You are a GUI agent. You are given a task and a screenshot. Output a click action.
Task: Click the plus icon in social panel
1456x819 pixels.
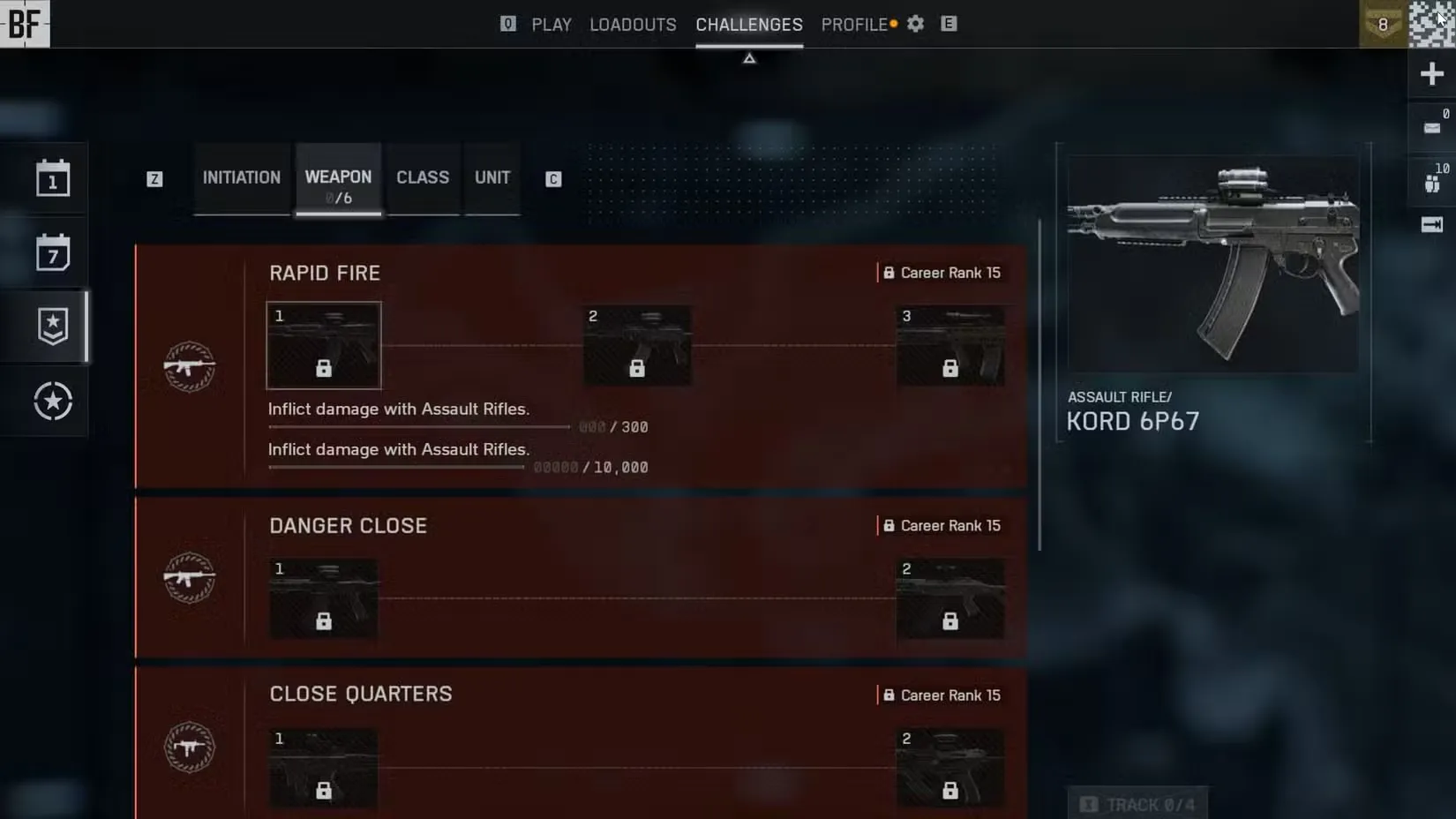tap(1431, 73)
